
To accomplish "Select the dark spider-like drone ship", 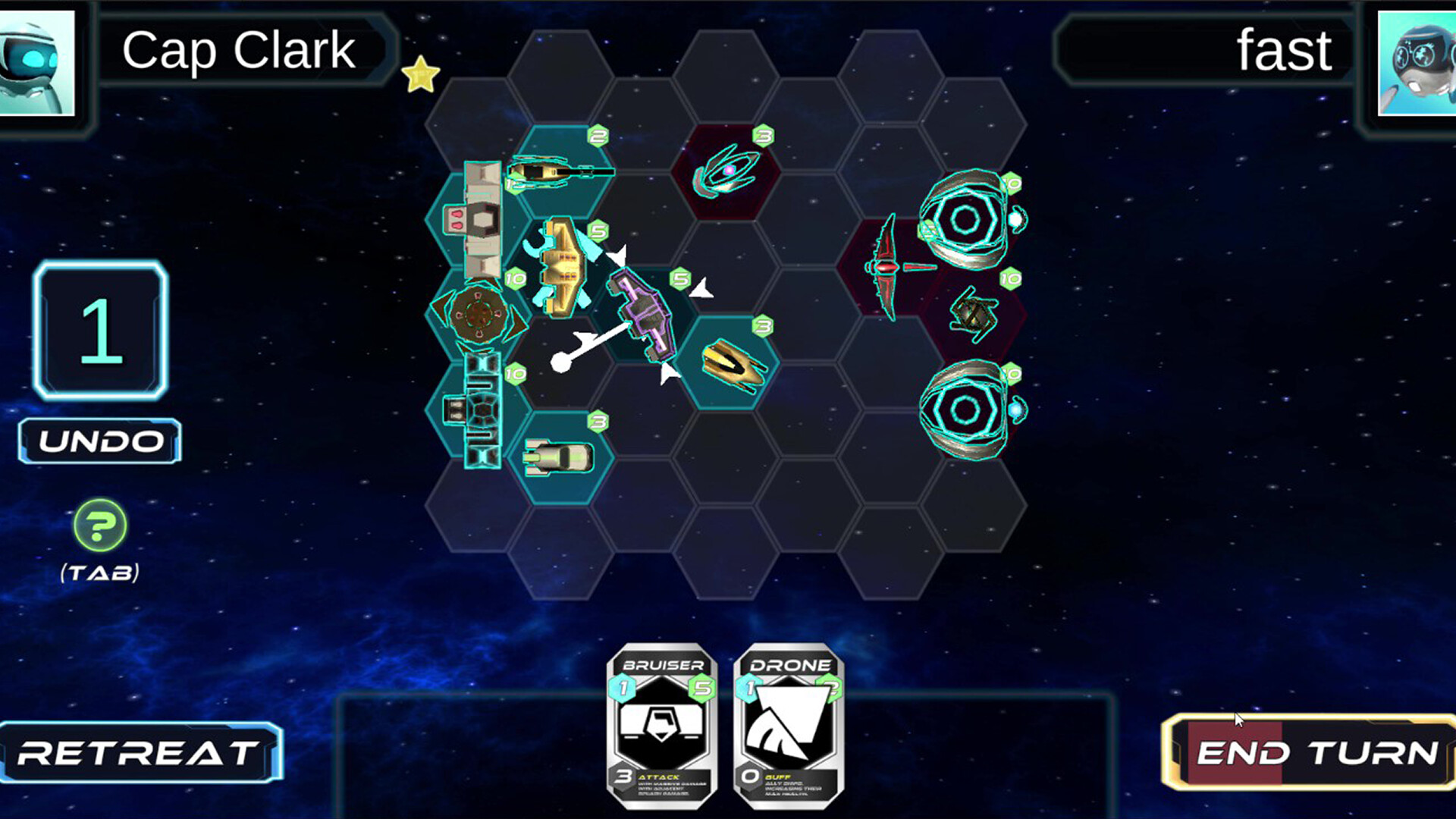I will pos(974,315).
